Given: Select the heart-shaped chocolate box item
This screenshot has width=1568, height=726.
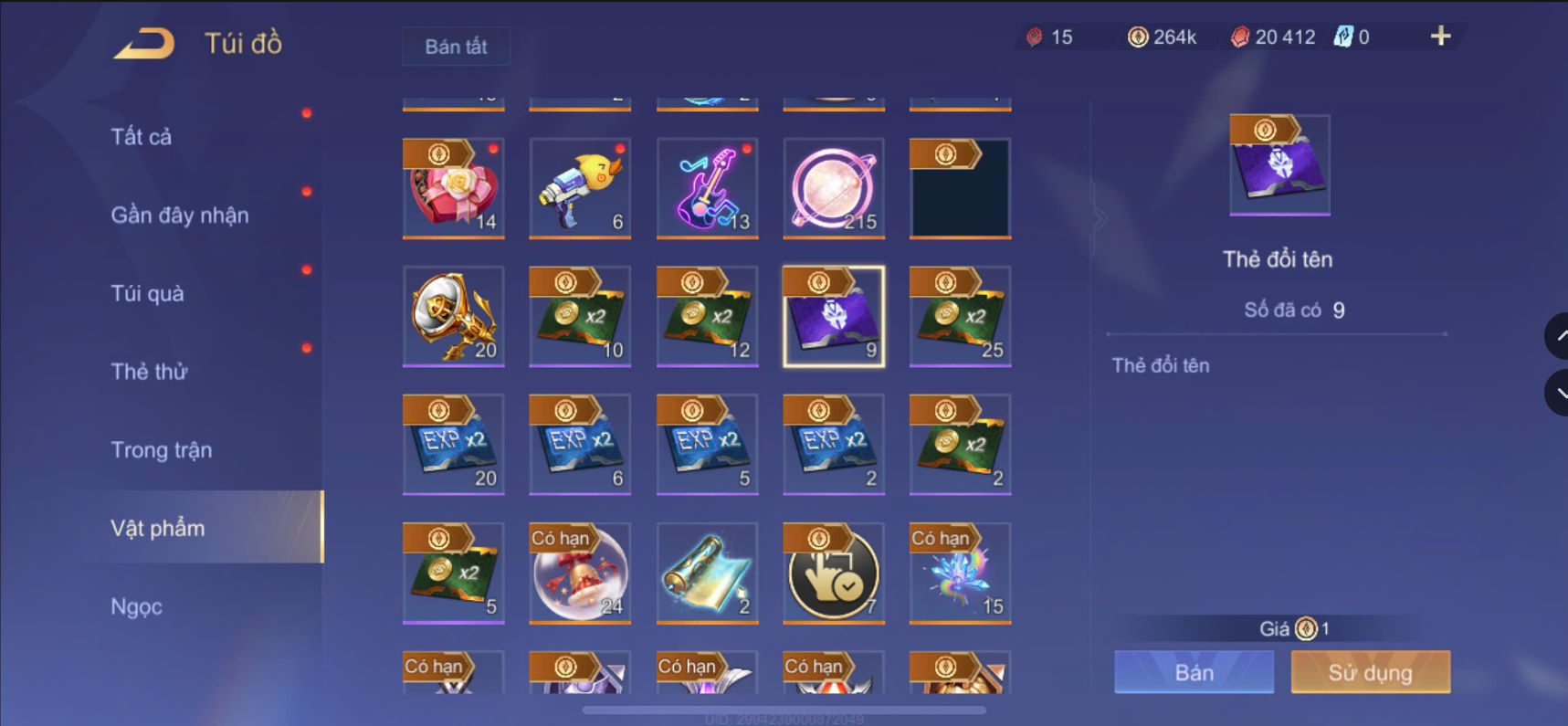Looking at the screenshot, I should pyautogui.click(x=453, y=189).
